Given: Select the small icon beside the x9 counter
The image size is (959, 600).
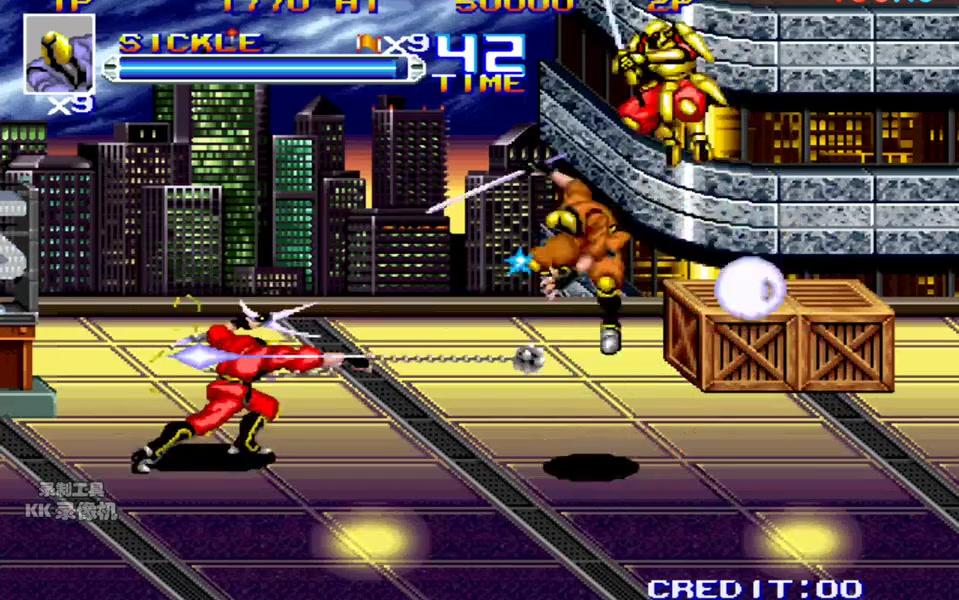Looking at the screenshot, I should click(366, 43).
